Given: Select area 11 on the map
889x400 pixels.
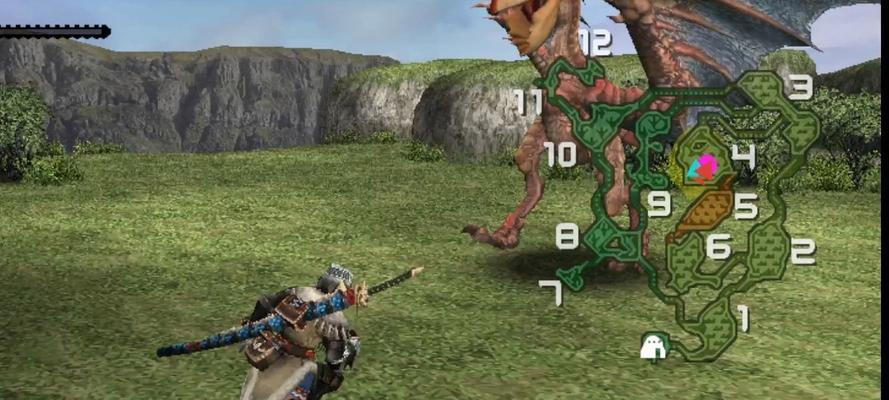Looking at the screenshot, I should pos(528,101).
